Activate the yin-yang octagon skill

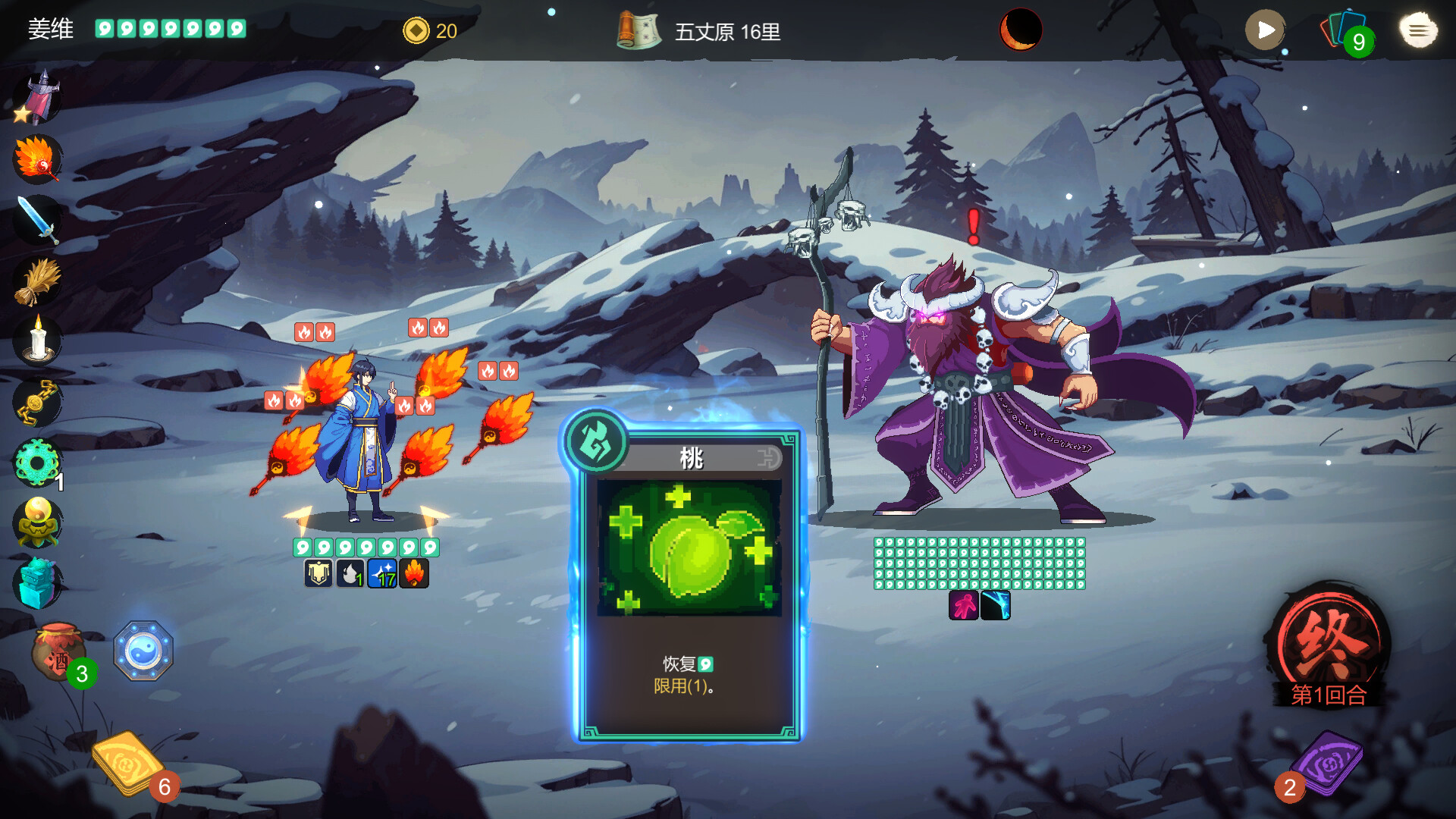tap(143, 651)
